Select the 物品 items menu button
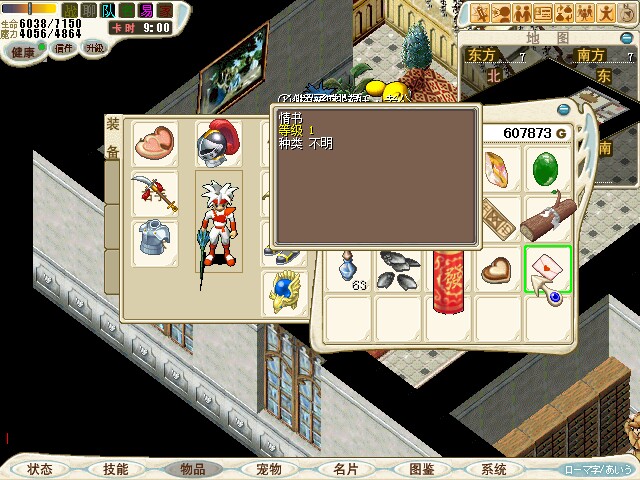The image size is (640, 480). point(191,468)
